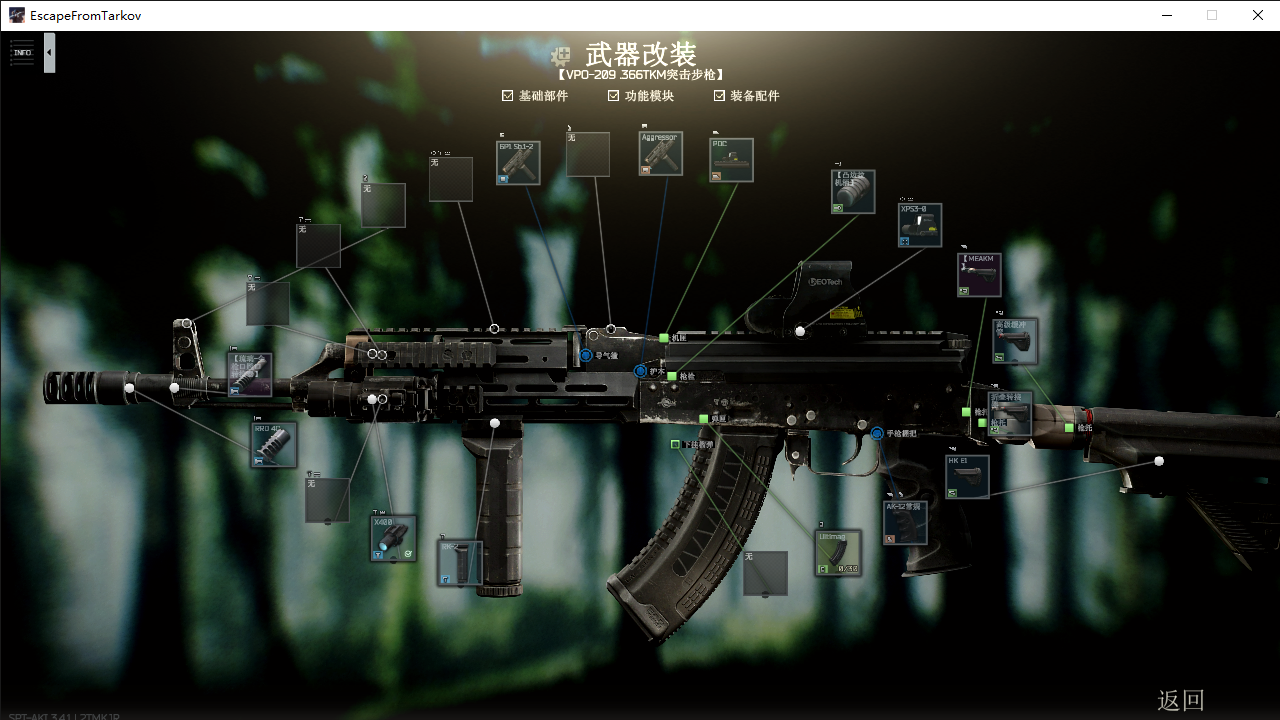The height and width of the screenshot is (720, 1280).
Task: Select the XPS3-0 holographic sight slot
Action: coord(920,225)
